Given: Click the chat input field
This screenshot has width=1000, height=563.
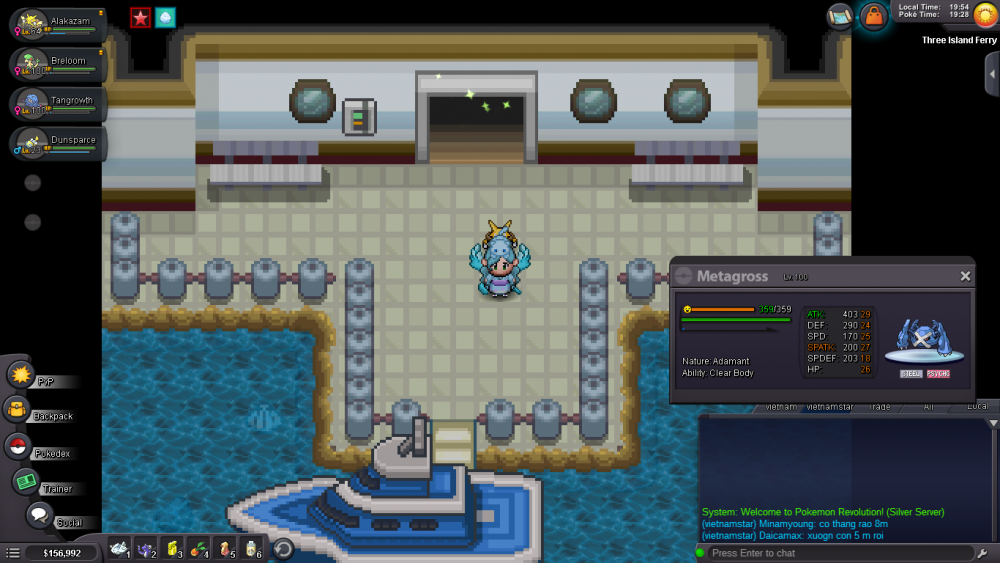Looking at the screenshot, I should (x=835, y=553).
